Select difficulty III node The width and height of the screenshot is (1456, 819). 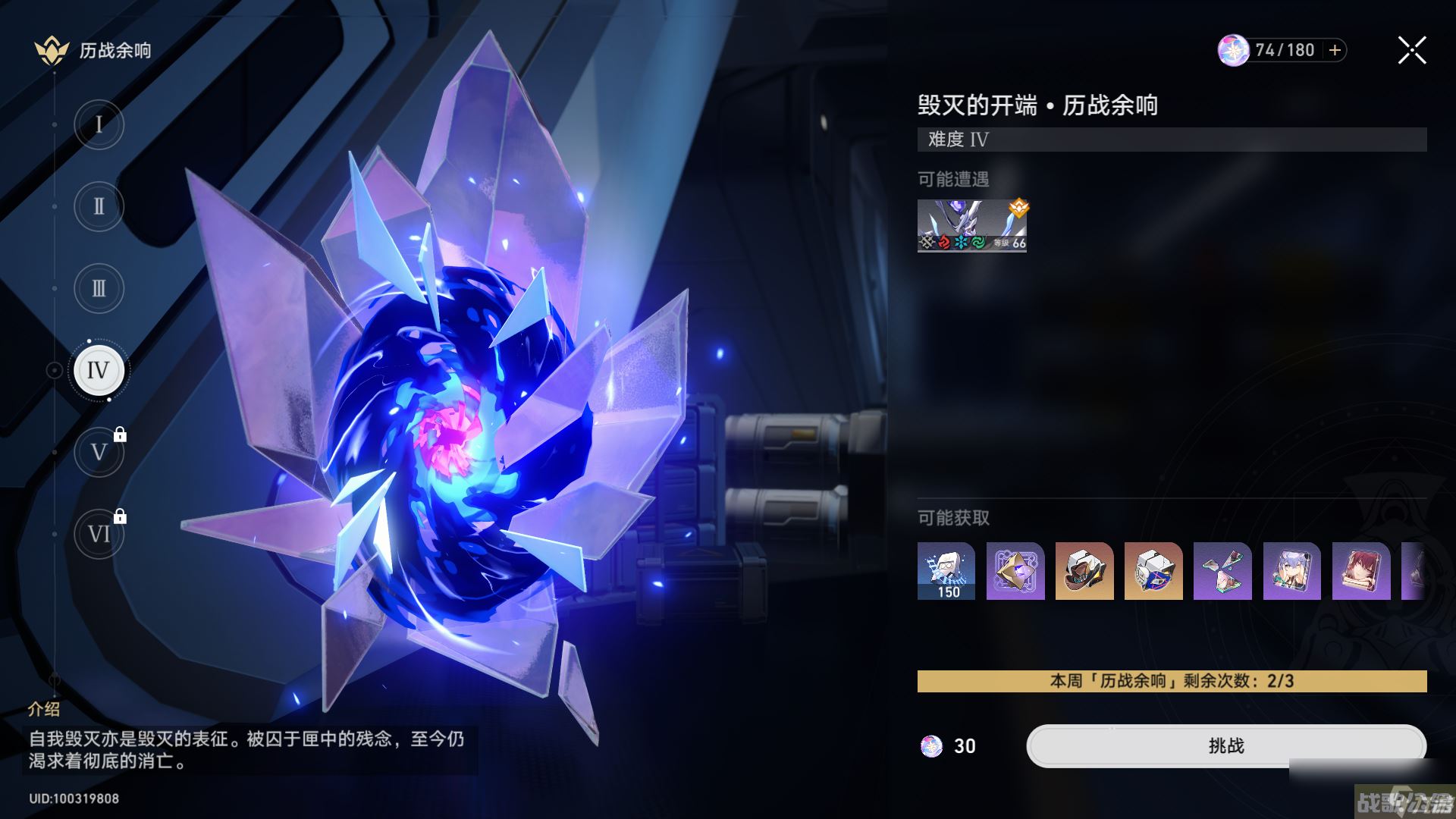[x=98, y=287]
